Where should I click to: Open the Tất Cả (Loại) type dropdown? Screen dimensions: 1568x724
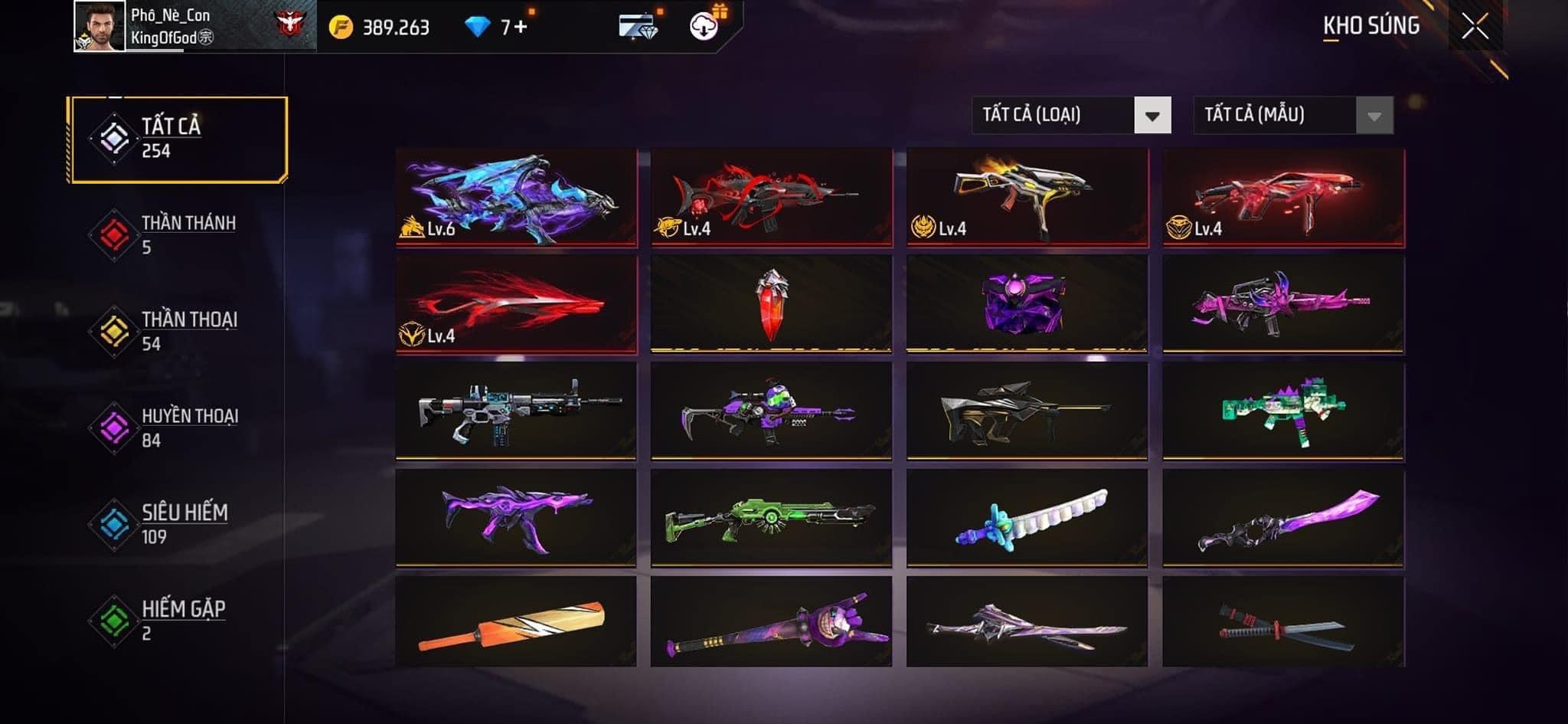[1071, 116]
